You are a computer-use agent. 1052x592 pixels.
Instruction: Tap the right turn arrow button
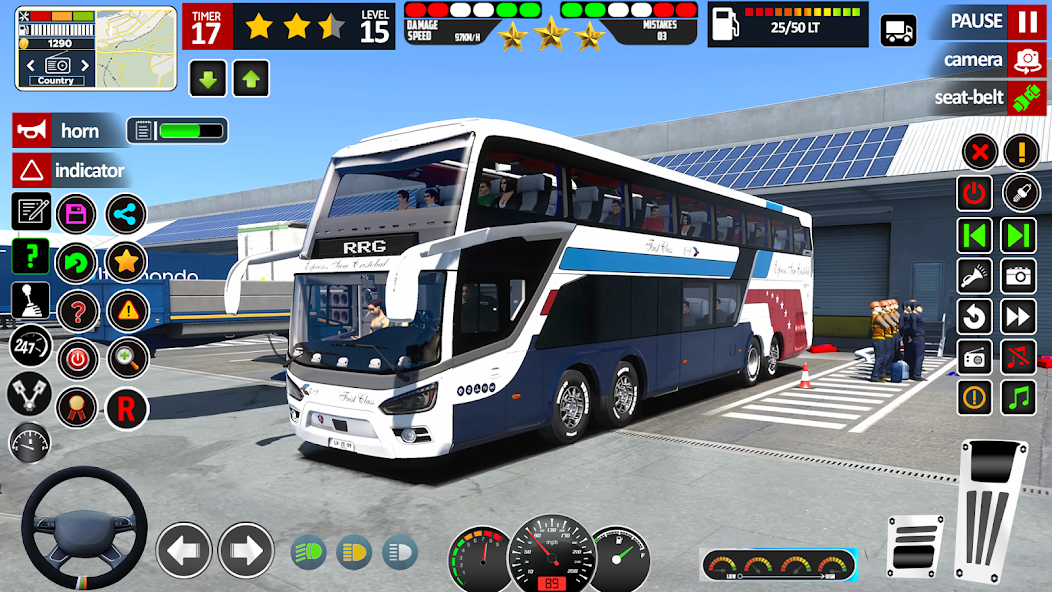pyautogui.click(x=246, y=550)
